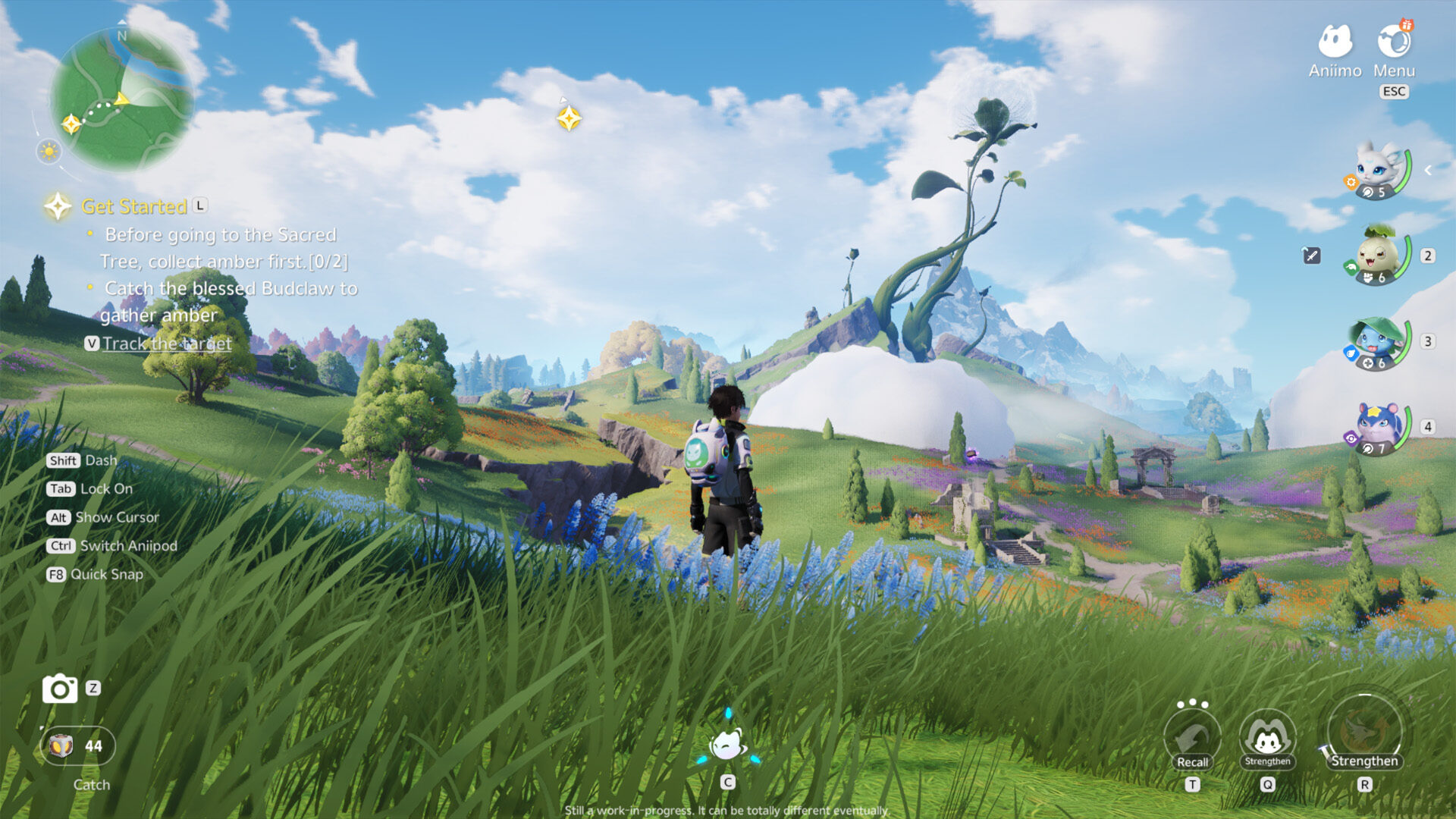
Task: Click the purple element icon on Aniimo 4
Action: coord(1352,437)
